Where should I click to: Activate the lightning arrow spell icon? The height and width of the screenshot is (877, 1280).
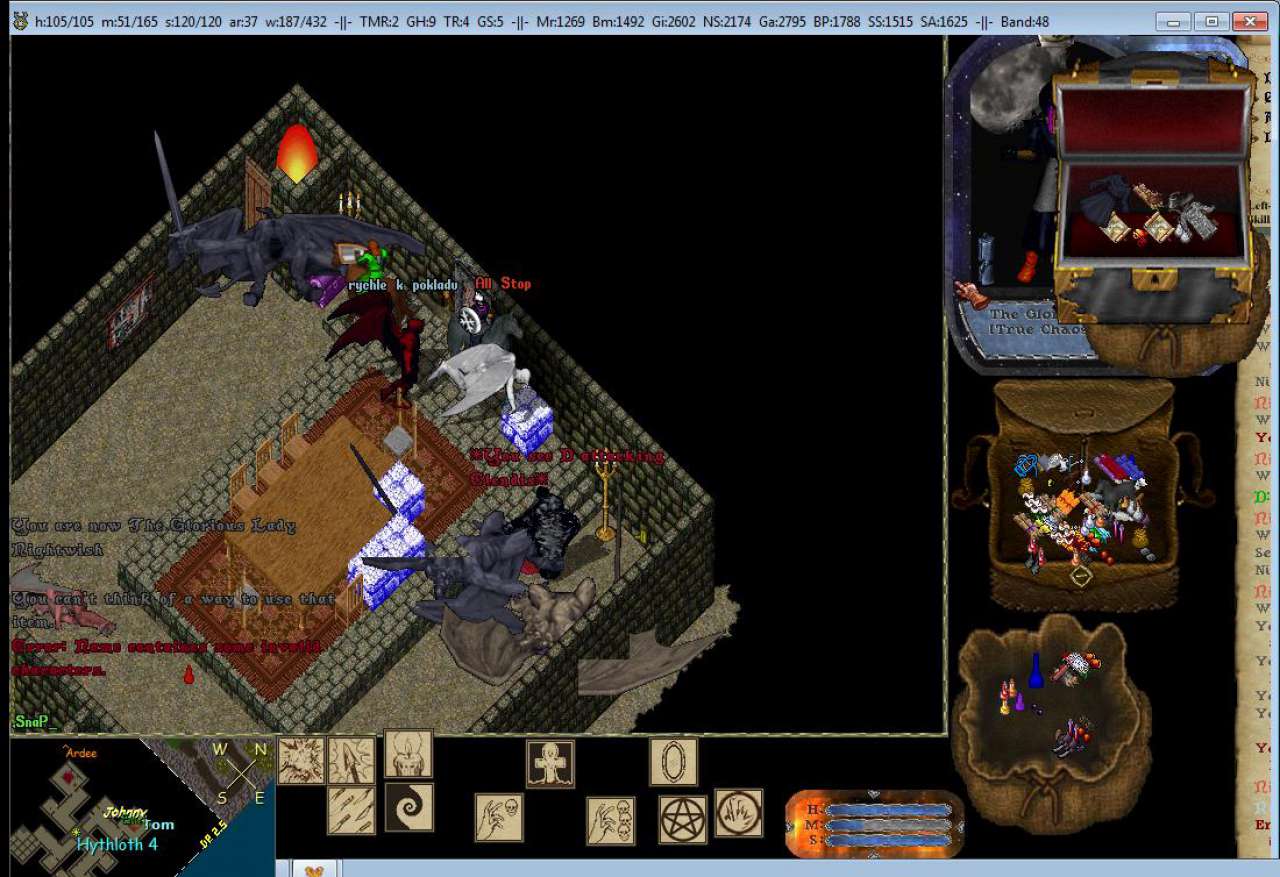(352, 761)
